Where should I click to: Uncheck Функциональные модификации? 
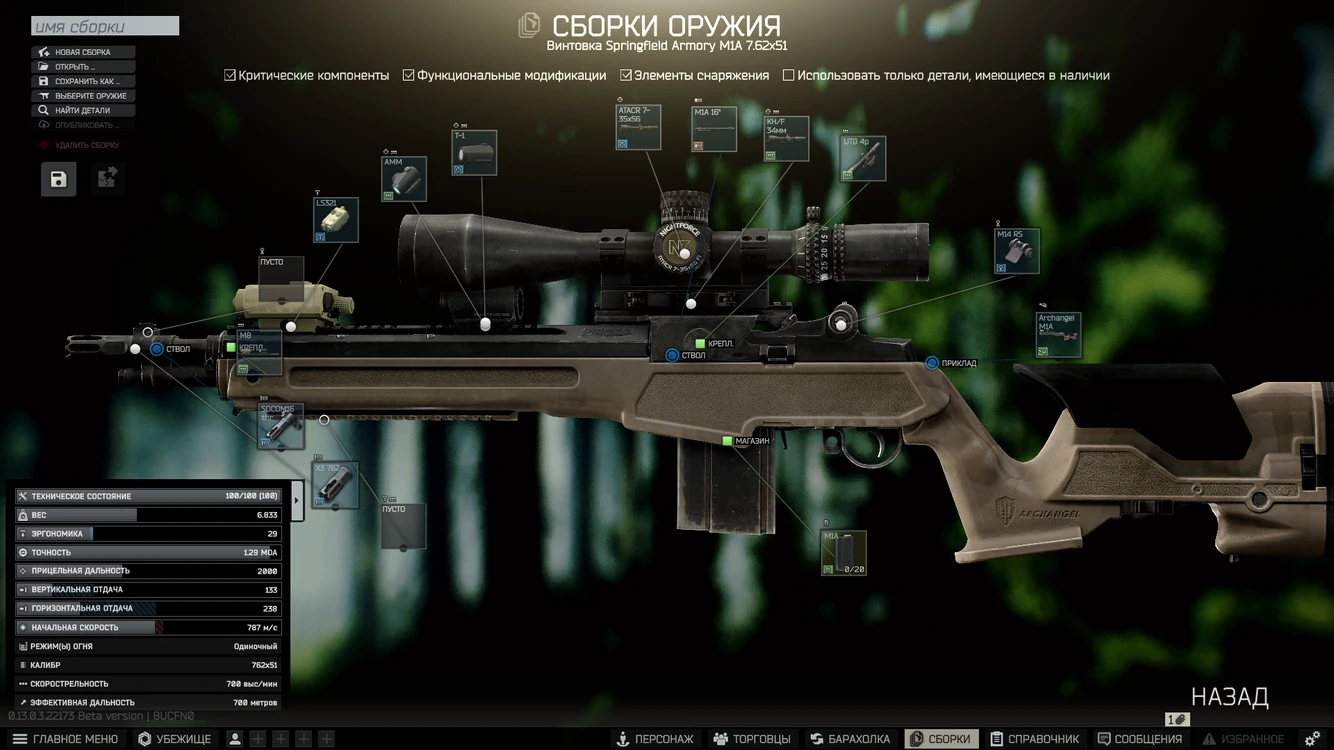point(408,74)
